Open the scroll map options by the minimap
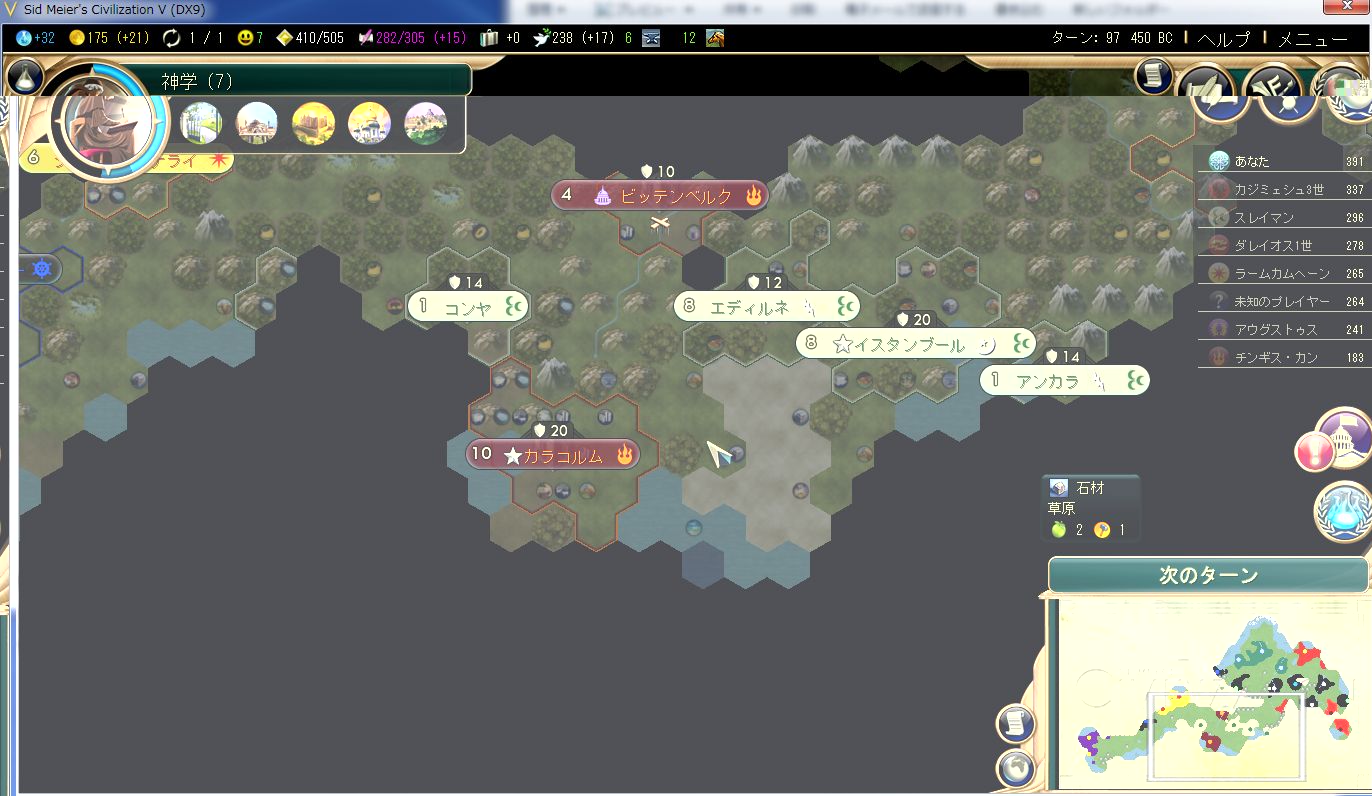The width and height of the screenshot is (1372, 796). pos(1015,724)
